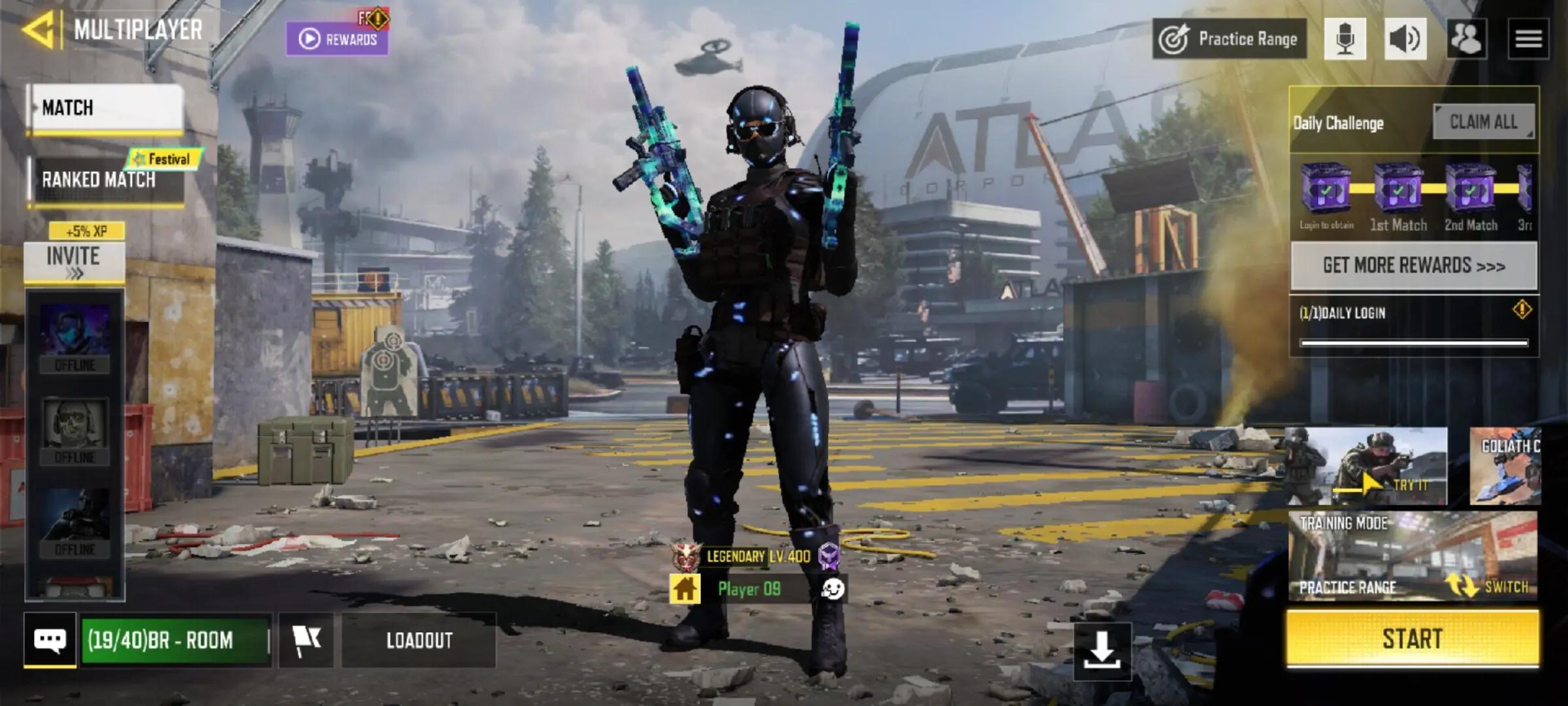Enter the Practice Range
This screenshot has width=1568, height=706.
pyautogui.click(x=1229, y=39)
